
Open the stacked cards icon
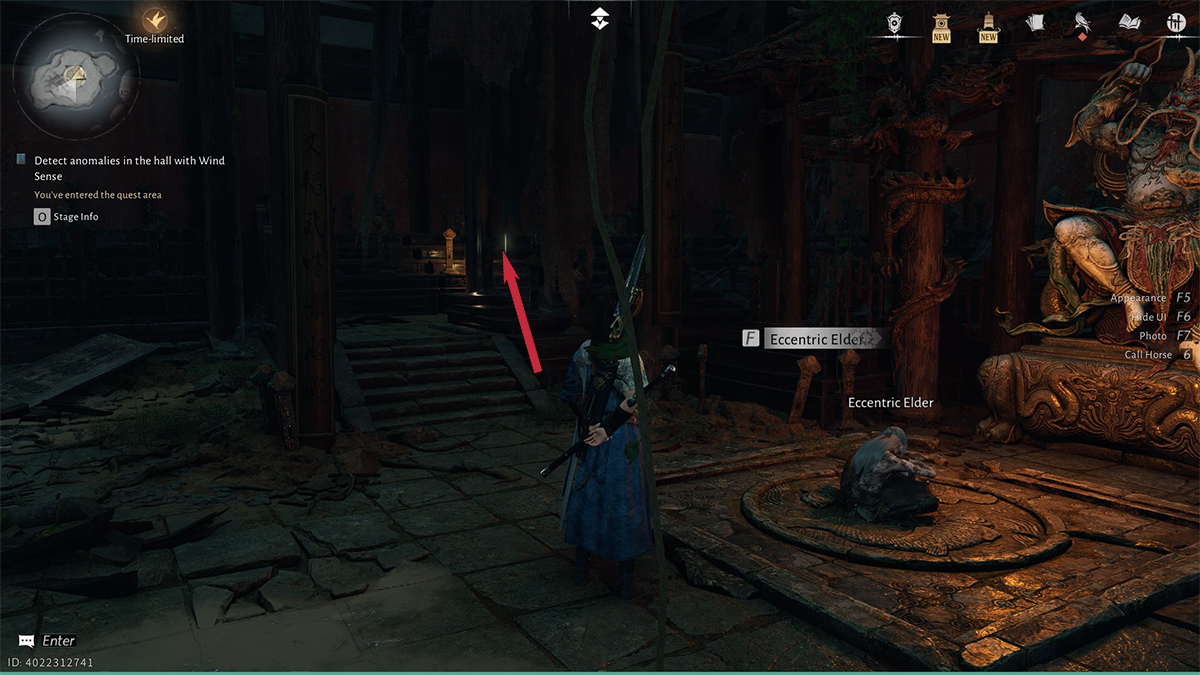click(1035, 23)
